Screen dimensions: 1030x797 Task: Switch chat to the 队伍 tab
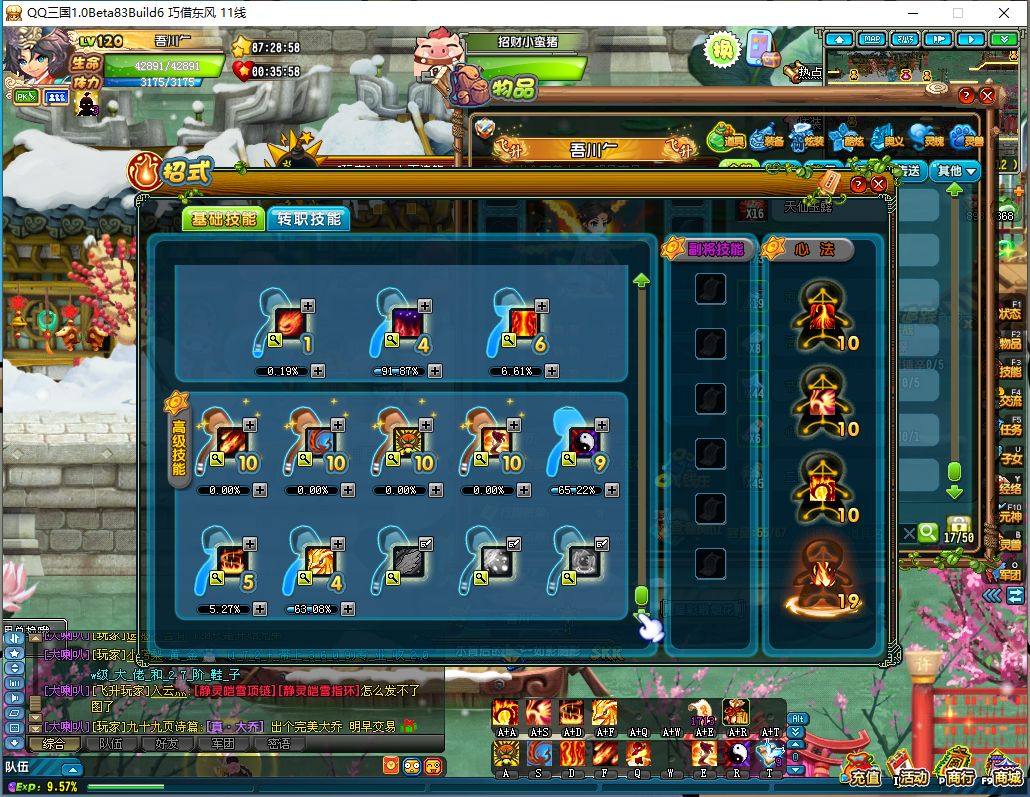click(x=111, y=743)
